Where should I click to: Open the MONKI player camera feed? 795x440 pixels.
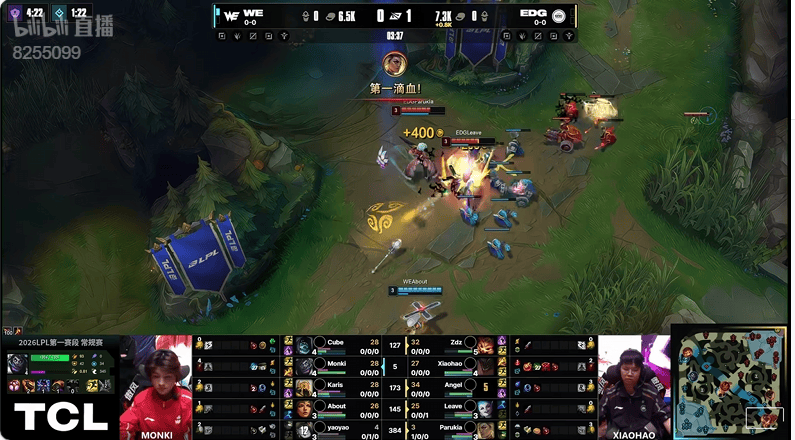(156, 385)
